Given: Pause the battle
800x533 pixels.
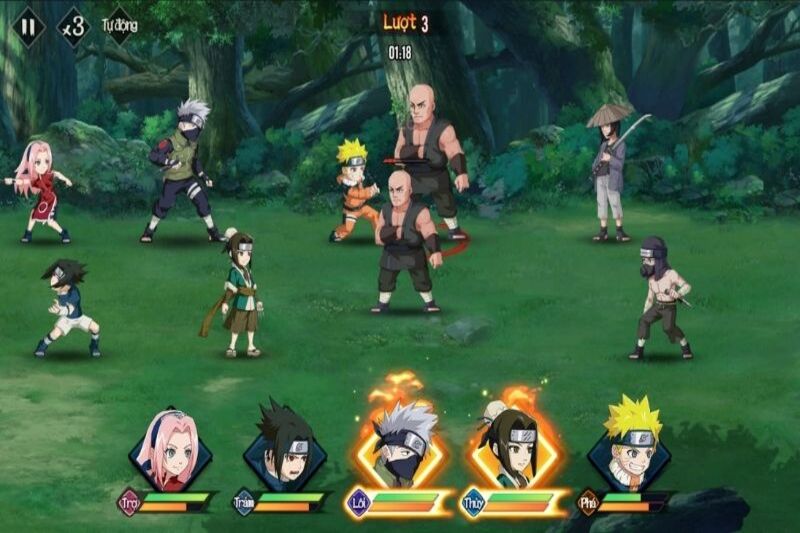Looking at the screenshot, I should (30, 26).
